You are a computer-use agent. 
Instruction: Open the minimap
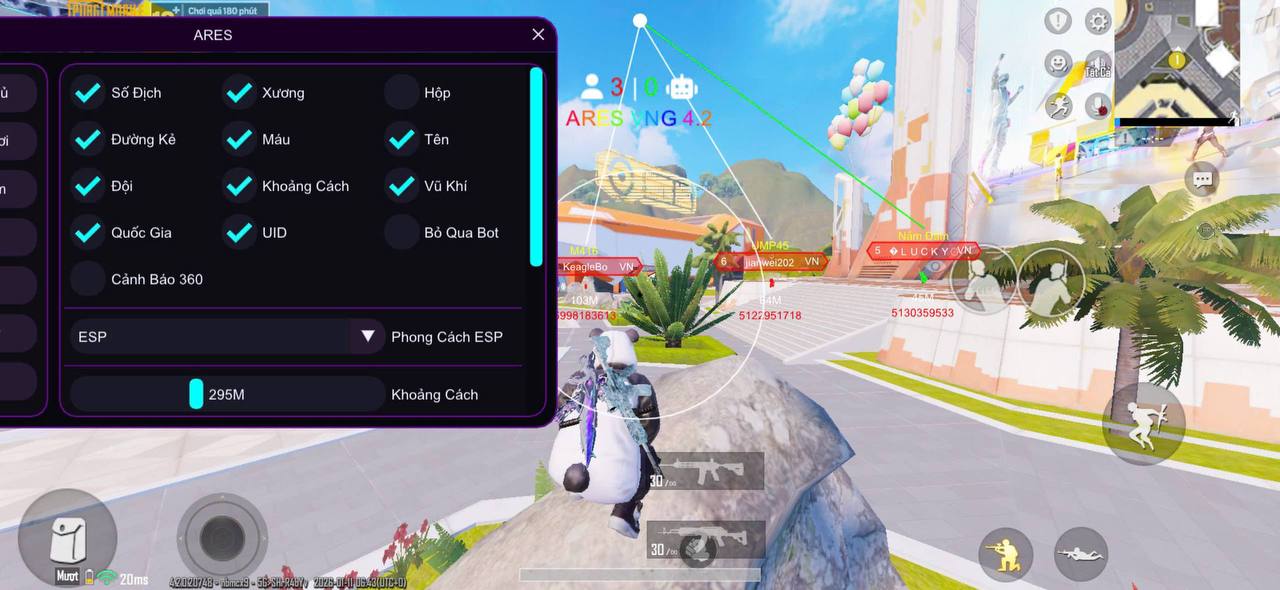(x=1177, y=62)
